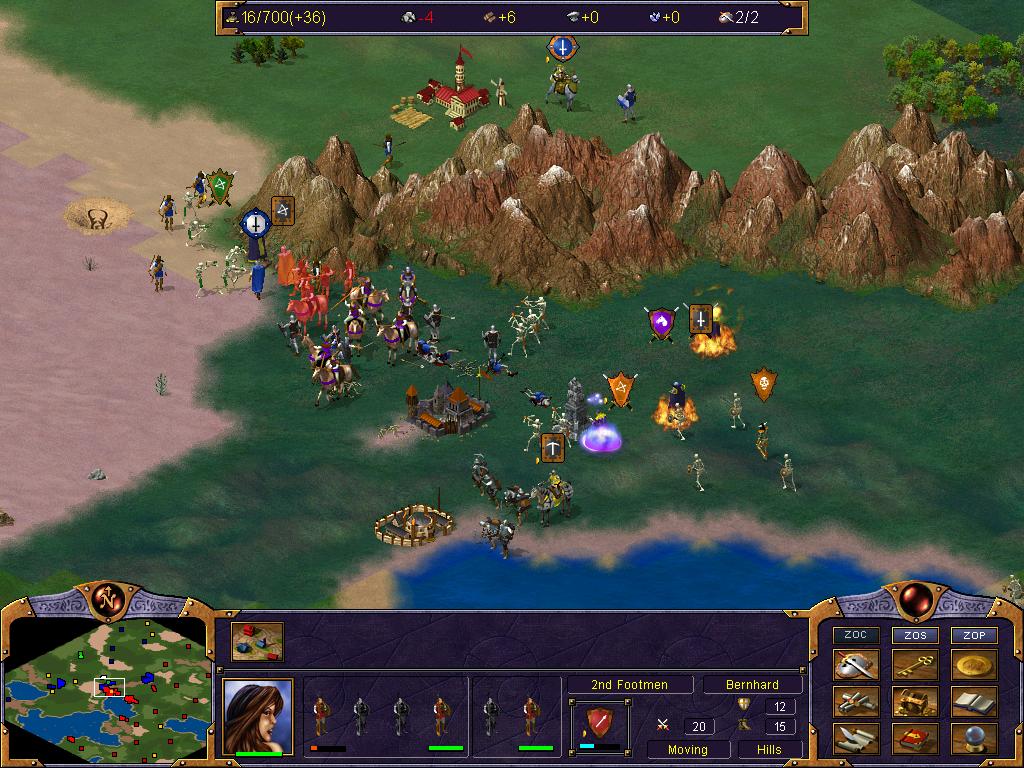This screenshot has width=1024, height=768.
Task: Open the treasure chest icon
Action: click(x=915, y=702)
